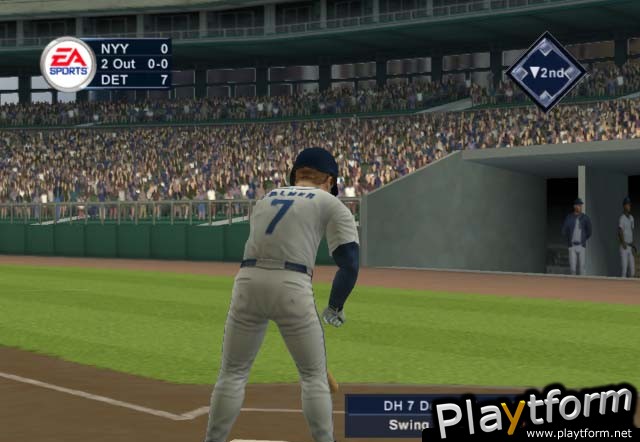This screenshot has height=442, width=640.
Task: Select the base diamond inning indicator
Action: [x=545, y=71]
